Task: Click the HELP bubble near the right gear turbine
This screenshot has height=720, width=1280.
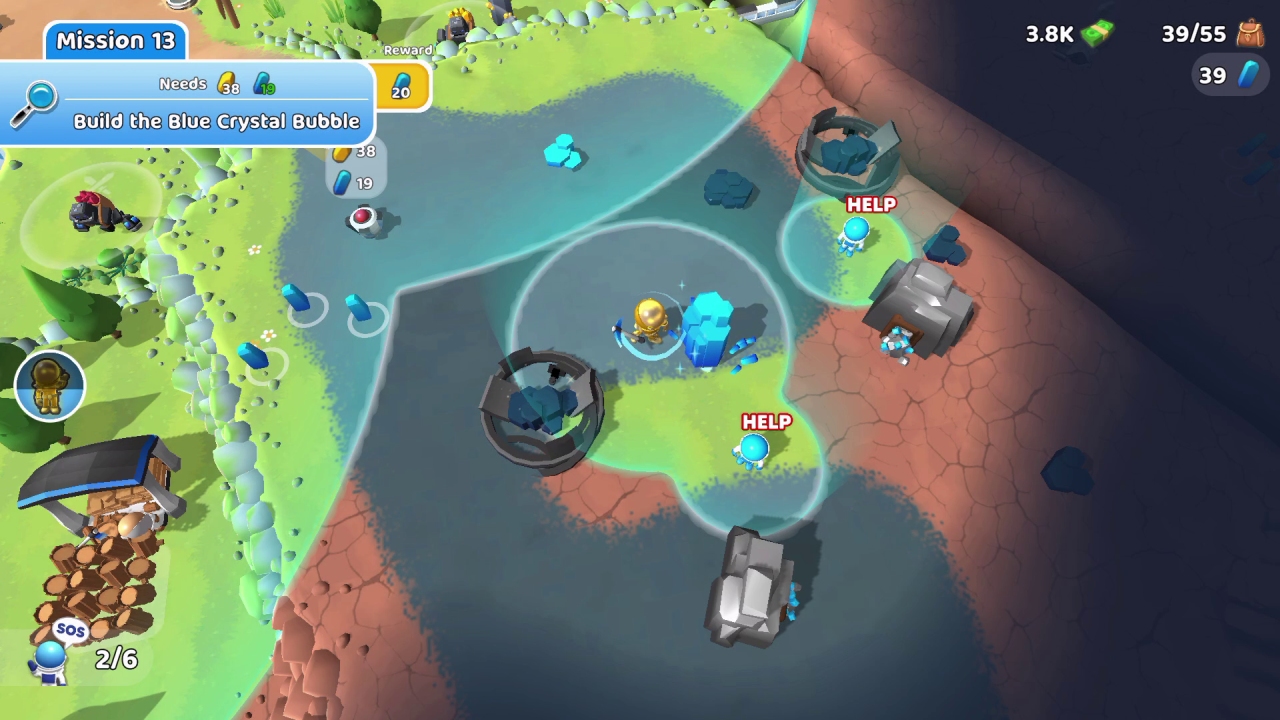Action: click(x=871, y=205)
